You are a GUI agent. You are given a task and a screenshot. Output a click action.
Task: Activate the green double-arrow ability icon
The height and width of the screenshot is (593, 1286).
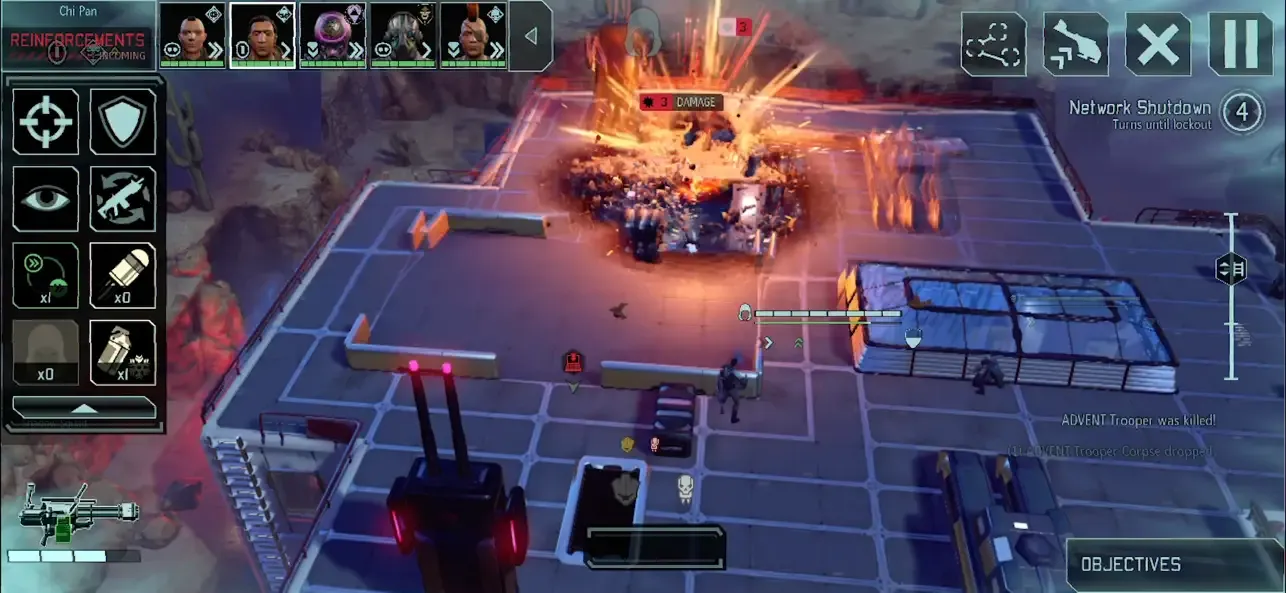(x=46, y=275)
